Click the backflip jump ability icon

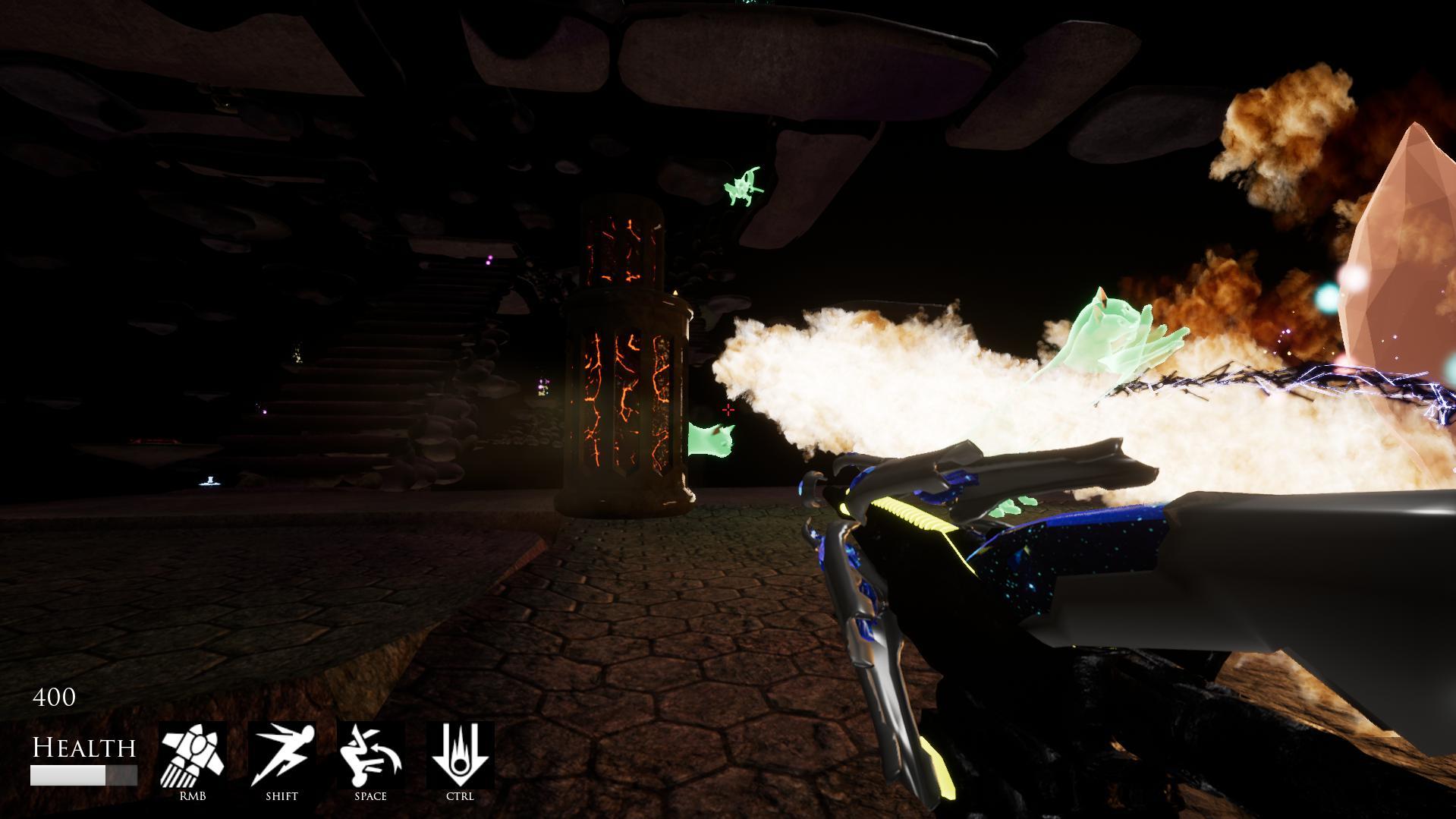coord(370,755)
